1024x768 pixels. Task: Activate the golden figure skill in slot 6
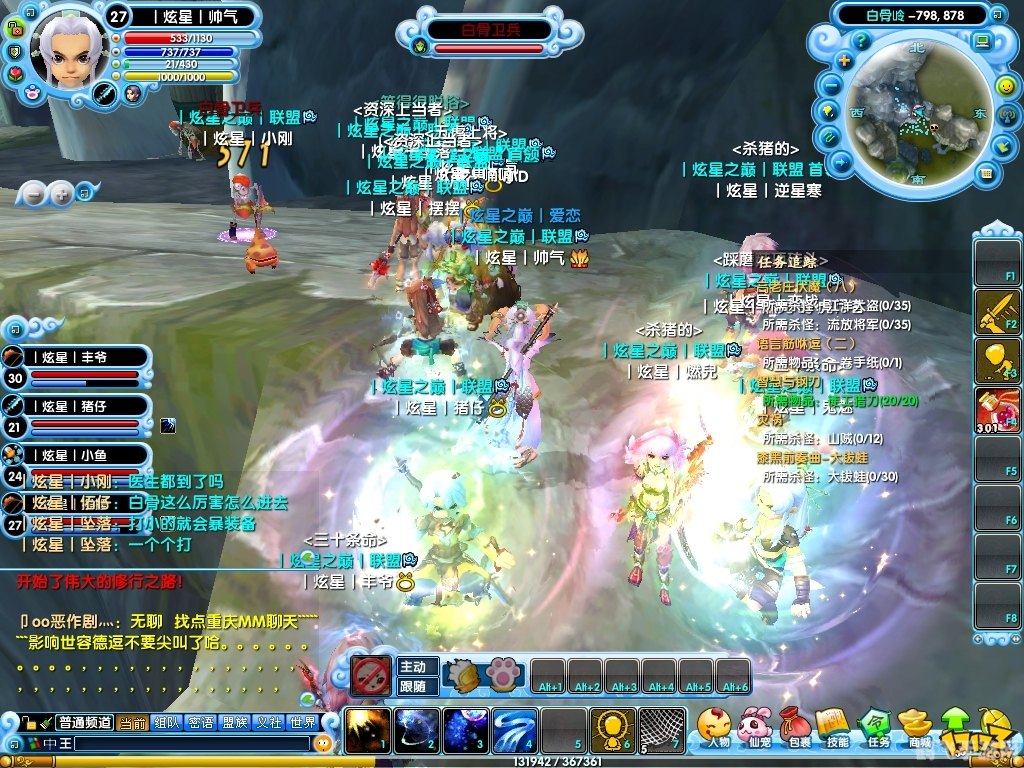612,730
